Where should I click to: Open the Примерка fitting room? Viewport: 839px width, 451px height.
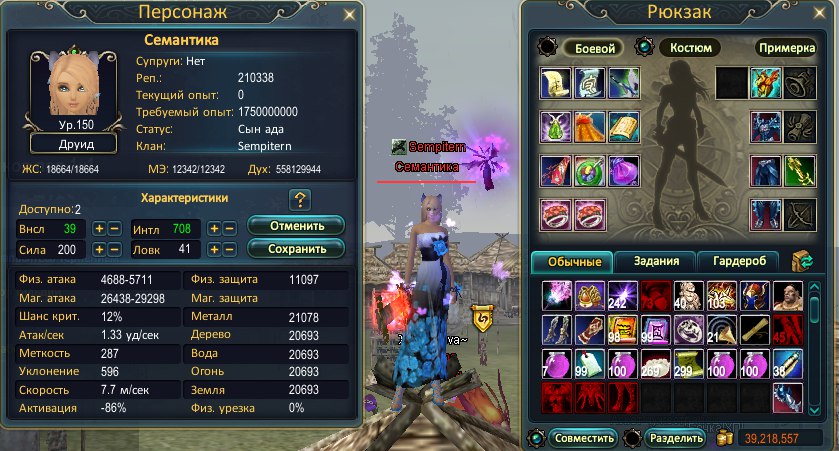point(786,47)
